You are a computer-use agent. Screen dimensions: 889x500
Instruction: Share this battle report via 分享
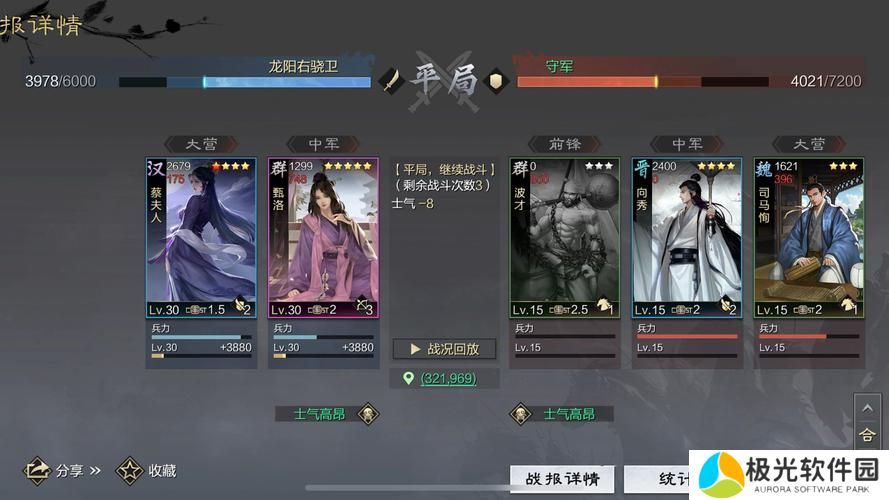(64, 469)
